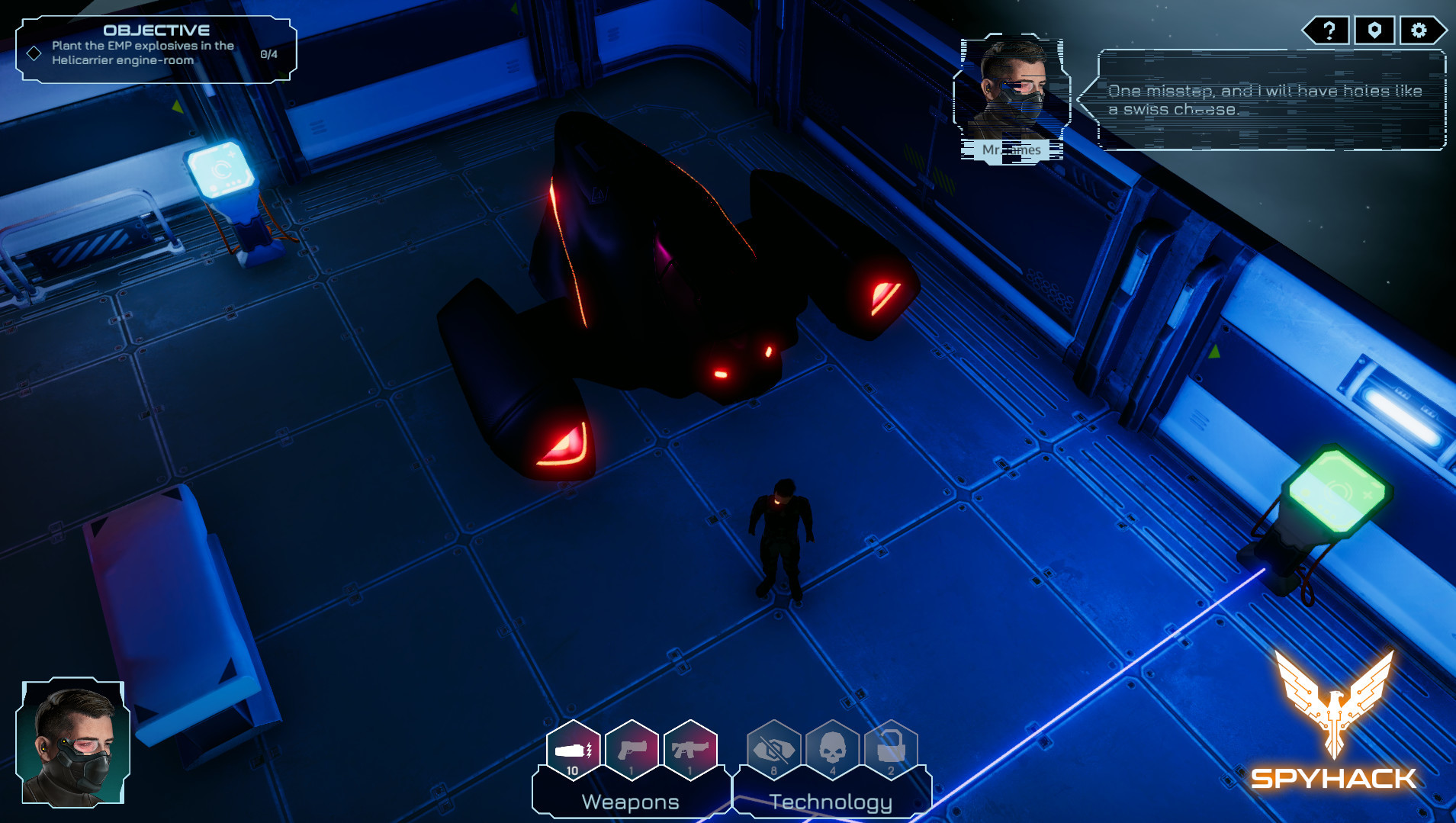Collapse the Weapons hotbar section
Image resolution: width=1456 pixels, height=823 pixels.
coord(630,802)
